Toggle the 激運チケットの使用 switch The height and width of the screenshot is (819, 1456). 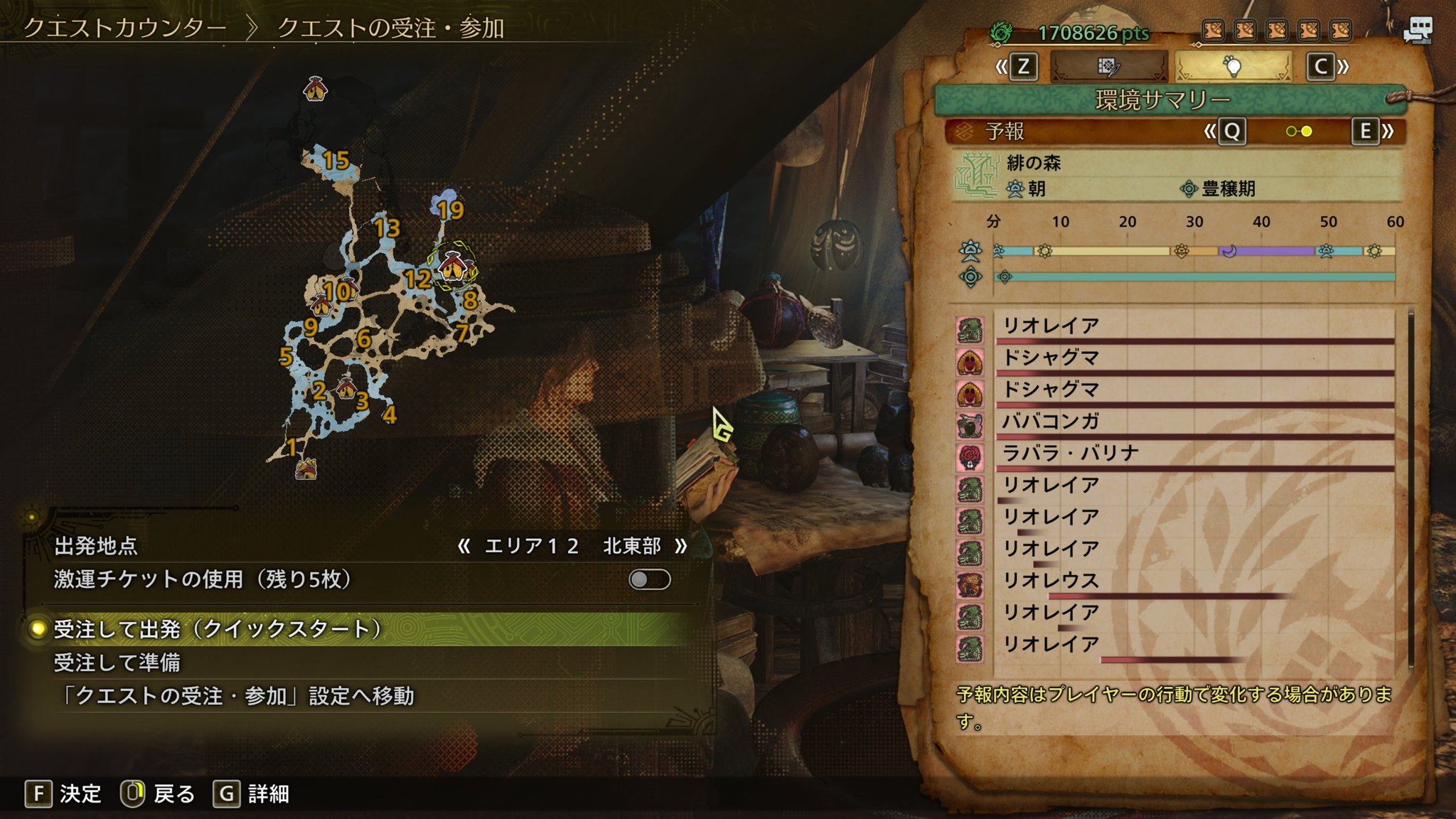[x=649, y=579]
